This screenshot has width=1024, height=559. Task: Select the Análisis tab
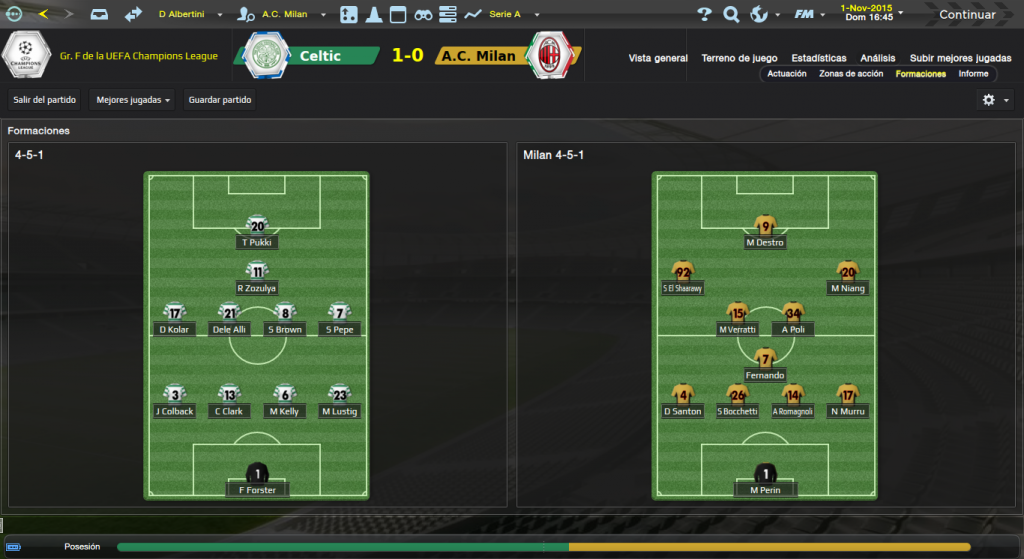[878, 58]
